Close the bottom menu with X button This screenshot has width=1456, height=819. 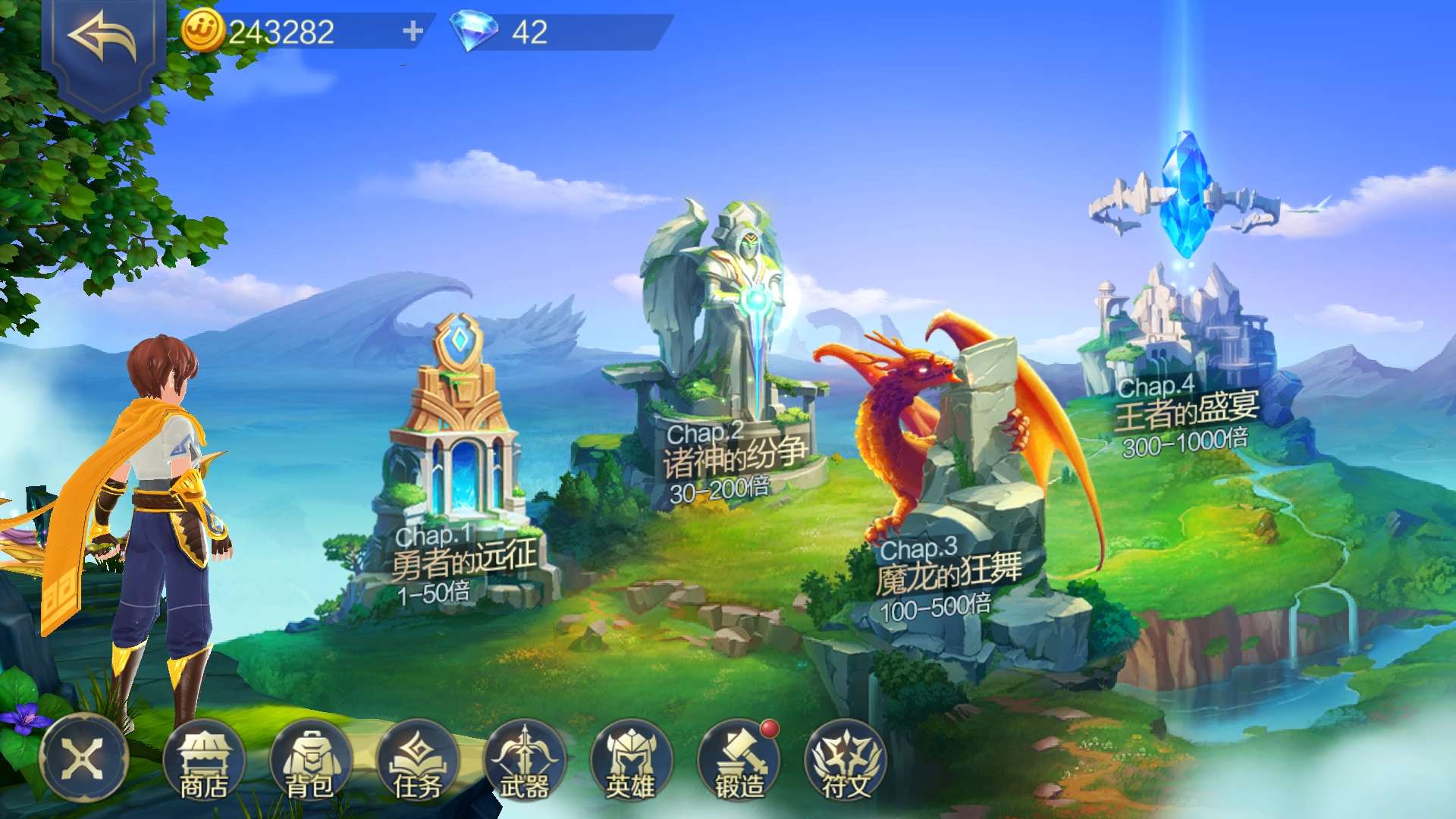[83, 758]
